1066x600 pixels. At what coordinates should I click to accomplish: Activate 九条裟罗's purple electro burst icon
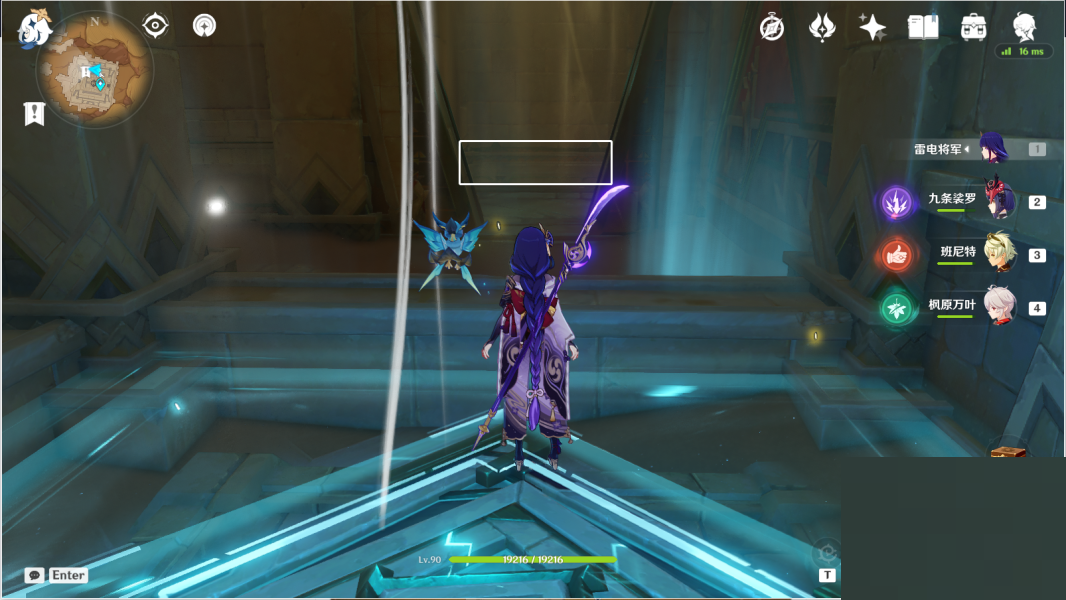(x=895, y=203)
